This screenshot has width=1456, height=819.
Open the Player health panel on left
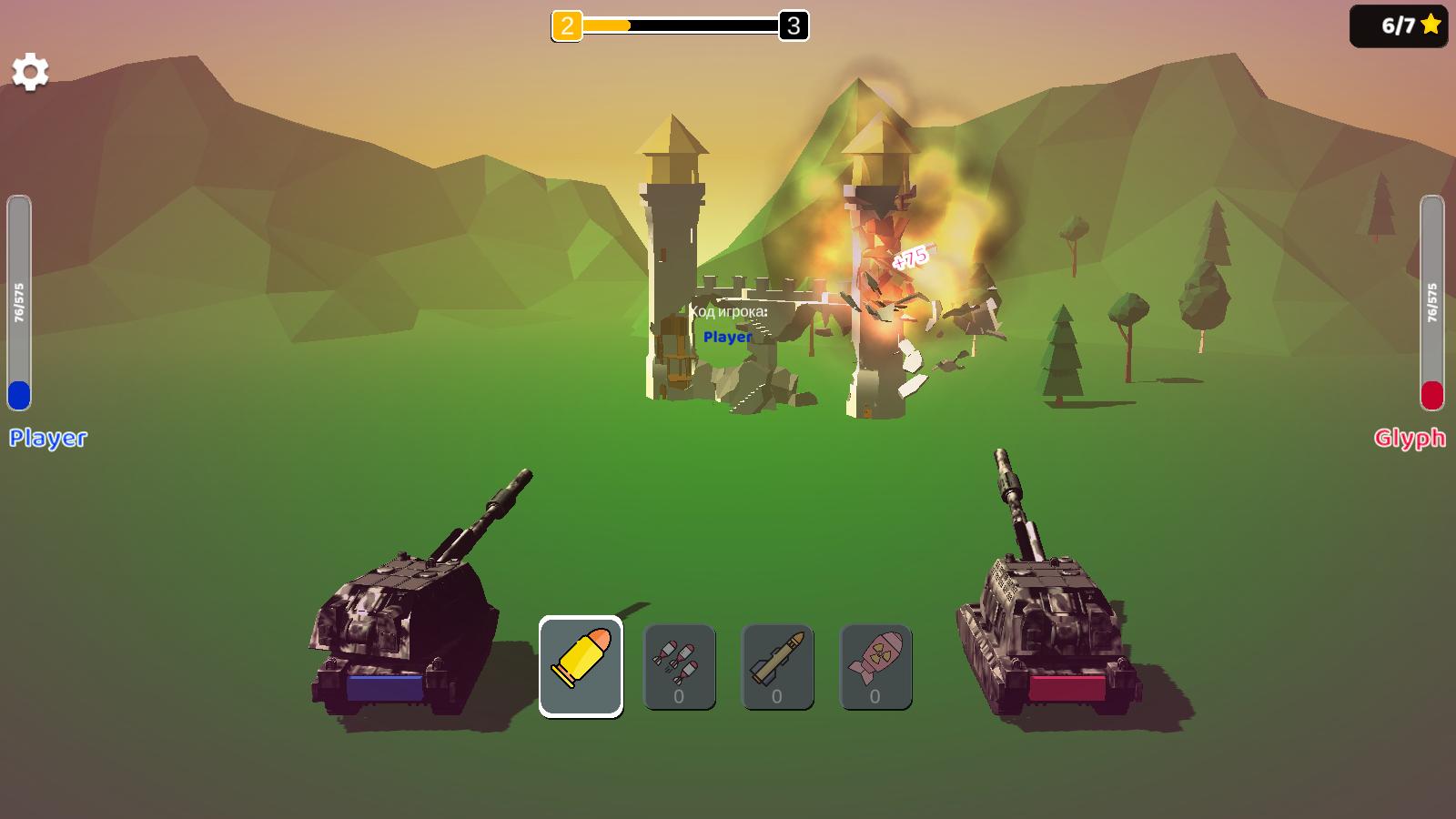coord(18,300)
